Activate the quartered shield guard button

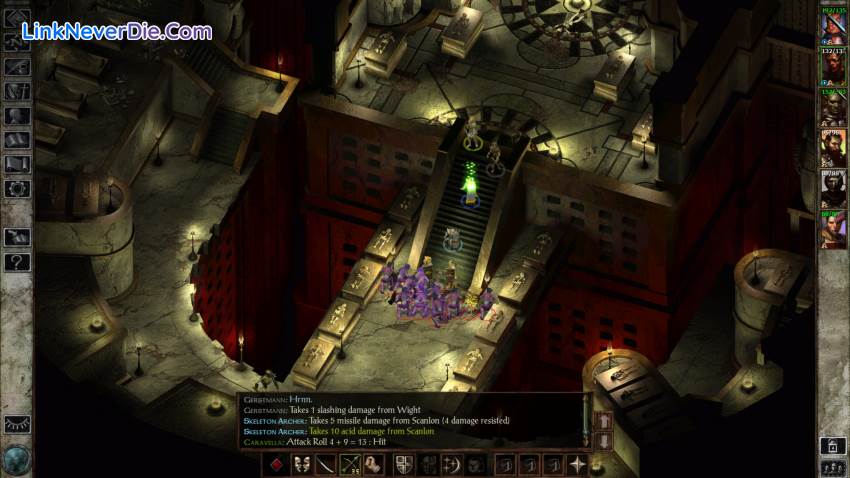[x=404, y=464]
